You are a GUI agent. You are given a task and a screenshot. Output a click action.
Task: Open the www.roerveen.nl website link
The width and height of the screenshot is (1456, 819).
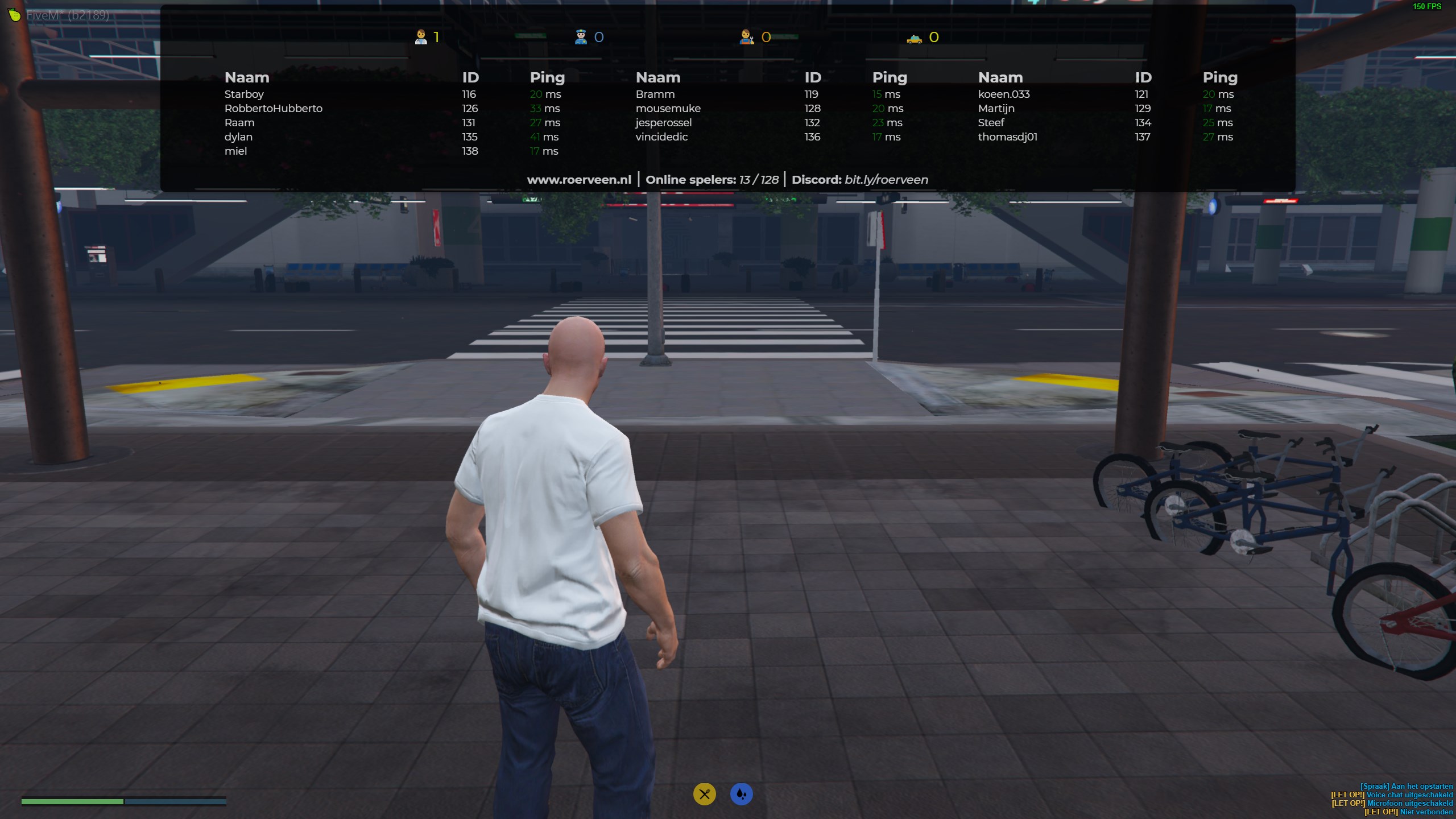[579, 180]
